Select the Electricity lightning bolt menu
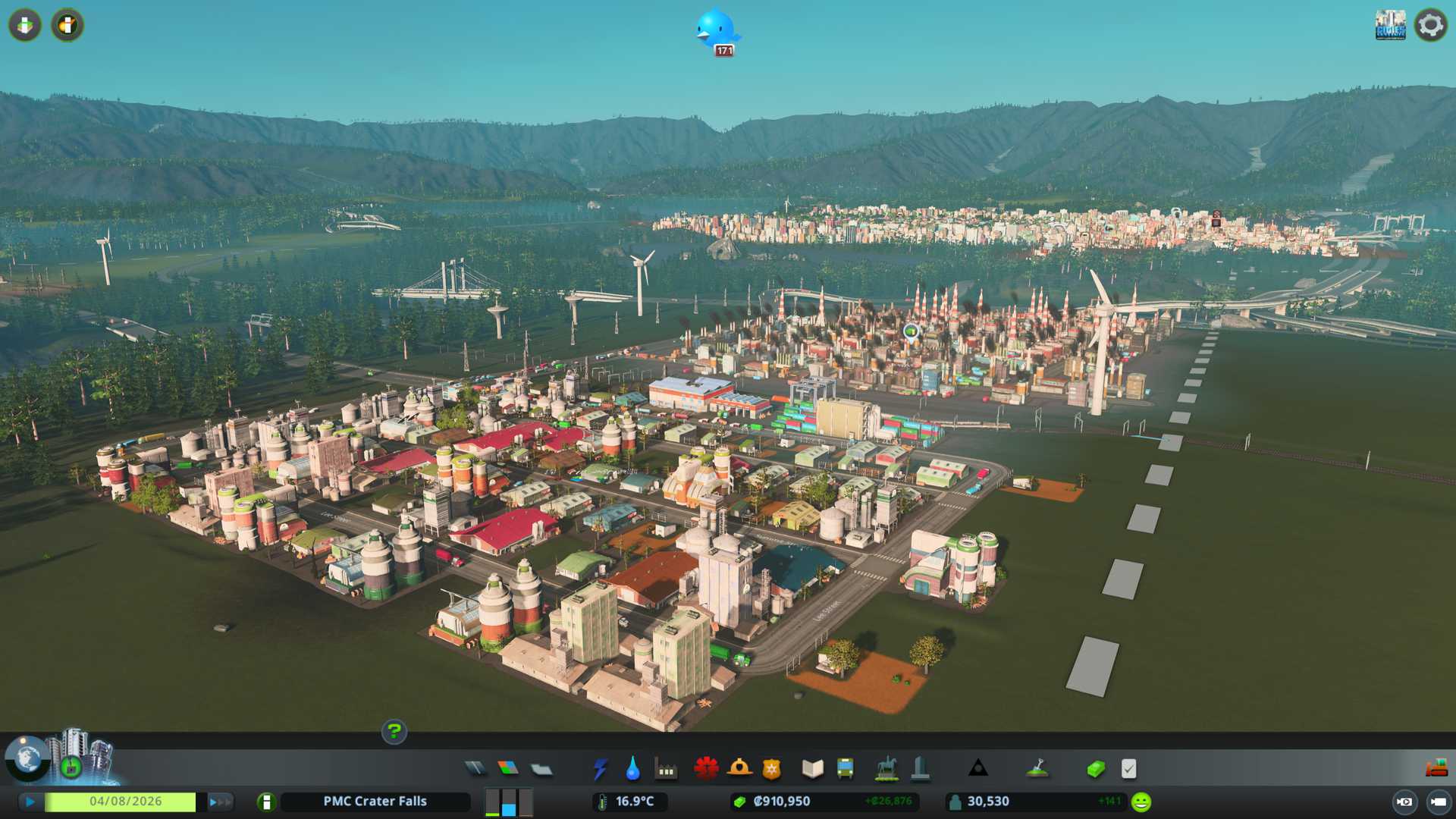 tap(600, 769)
